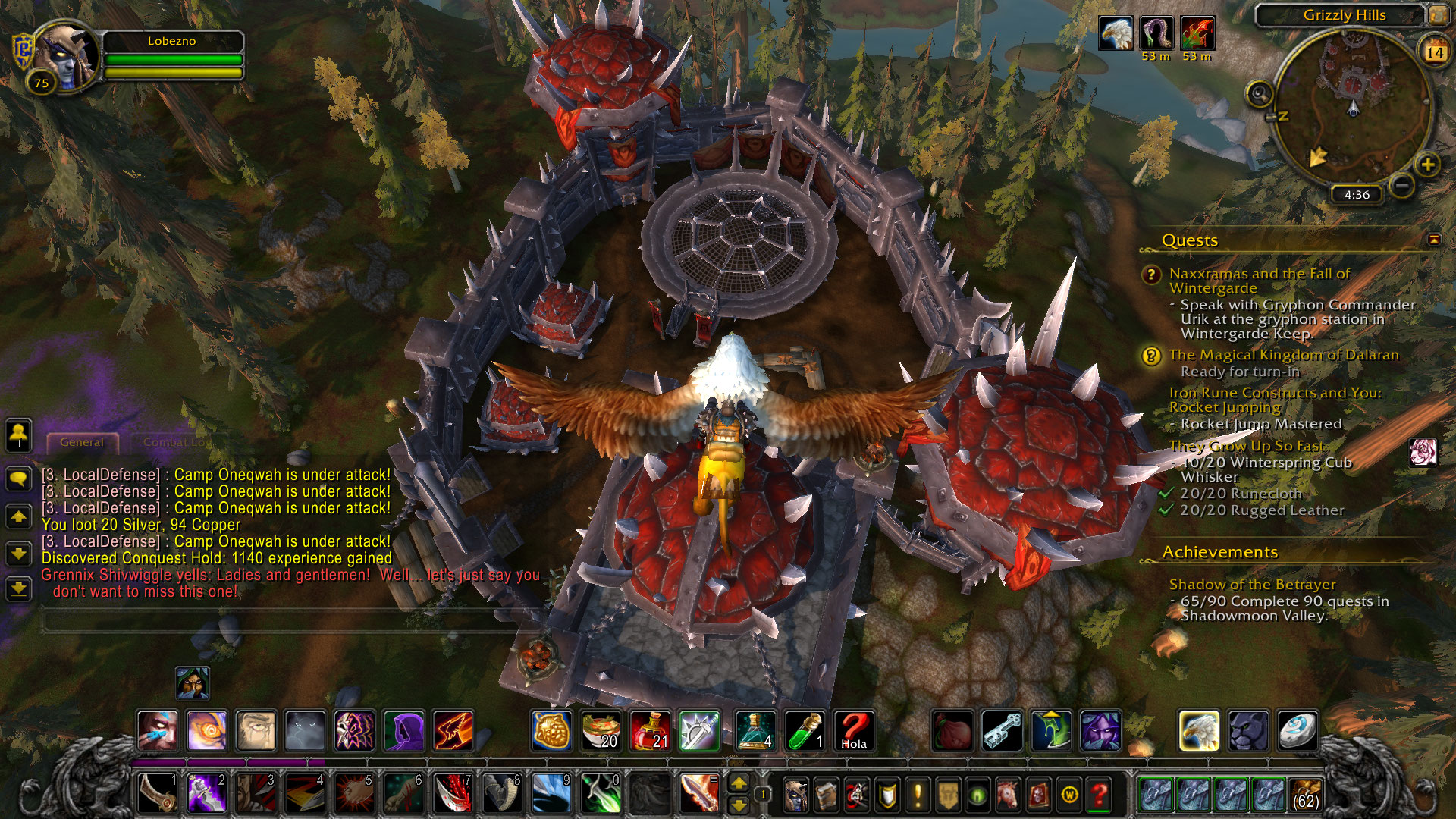The image size is (1456, 819).
Task: Cast the ability bound to key 7
Action: 453,794
